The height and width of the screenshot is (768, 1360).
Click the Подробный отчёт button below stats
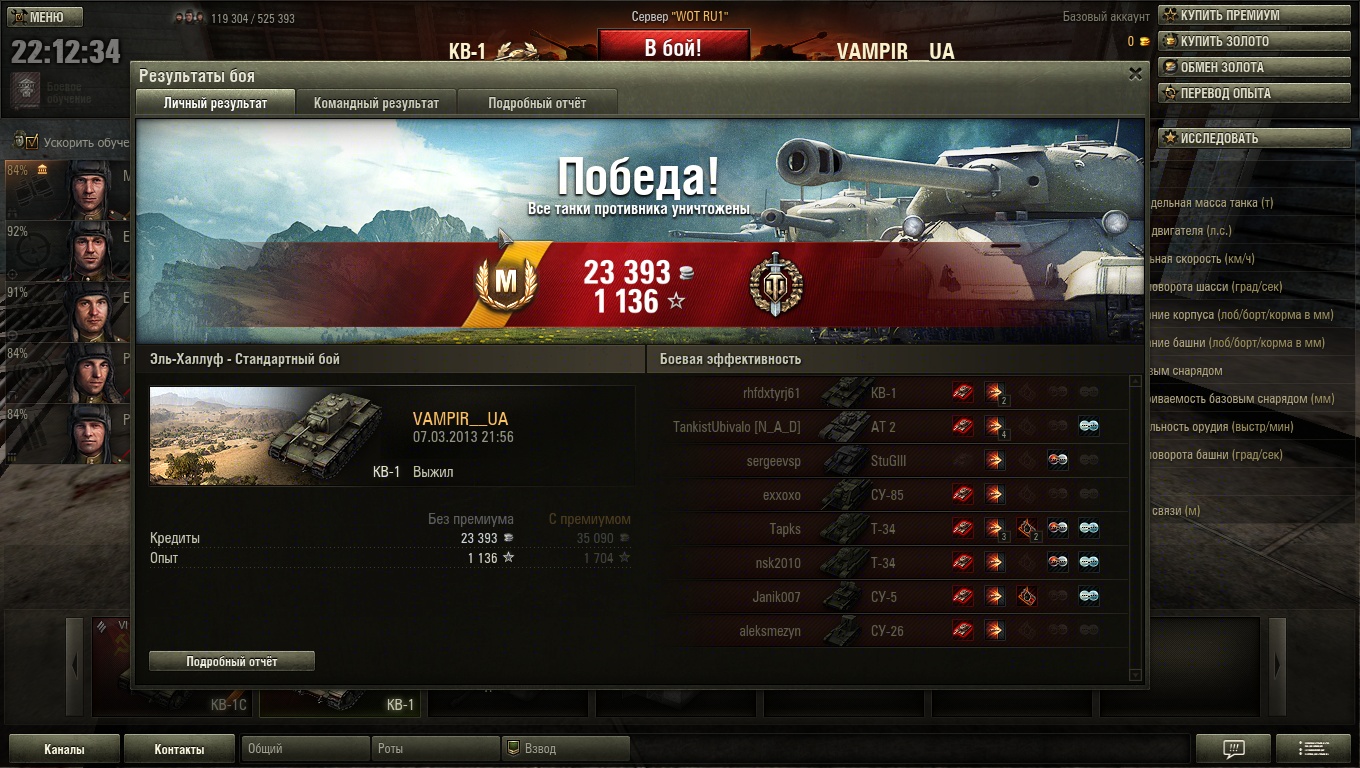[x=232, y=661]
